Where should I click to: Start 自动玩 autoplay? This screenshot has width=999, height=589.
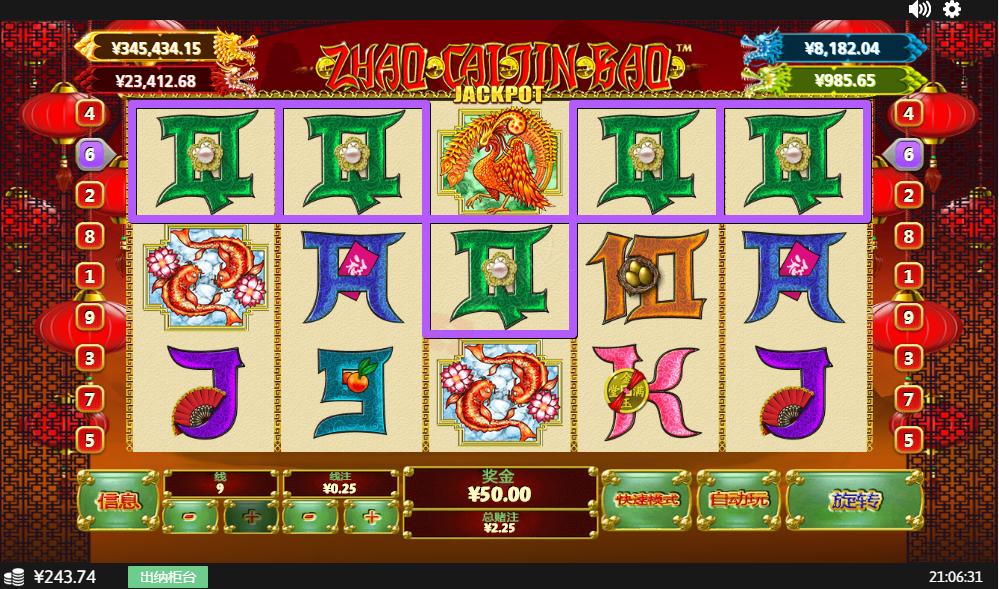[x=738, y=499]
